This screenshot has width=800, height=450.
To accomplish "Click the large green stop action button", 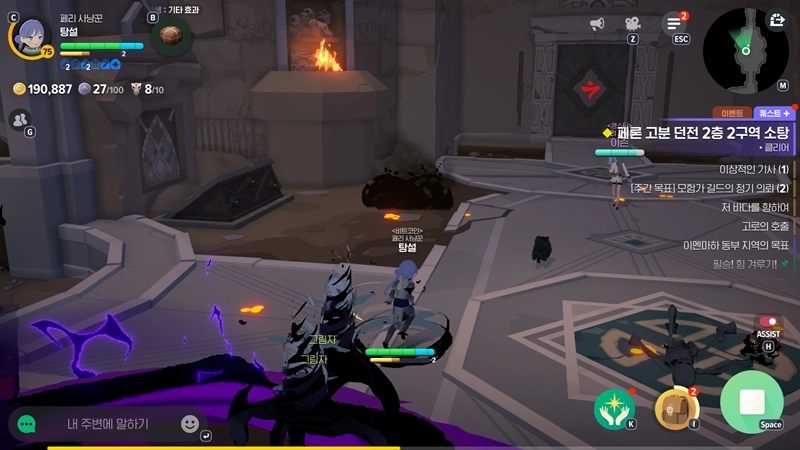I will [751, 402].
